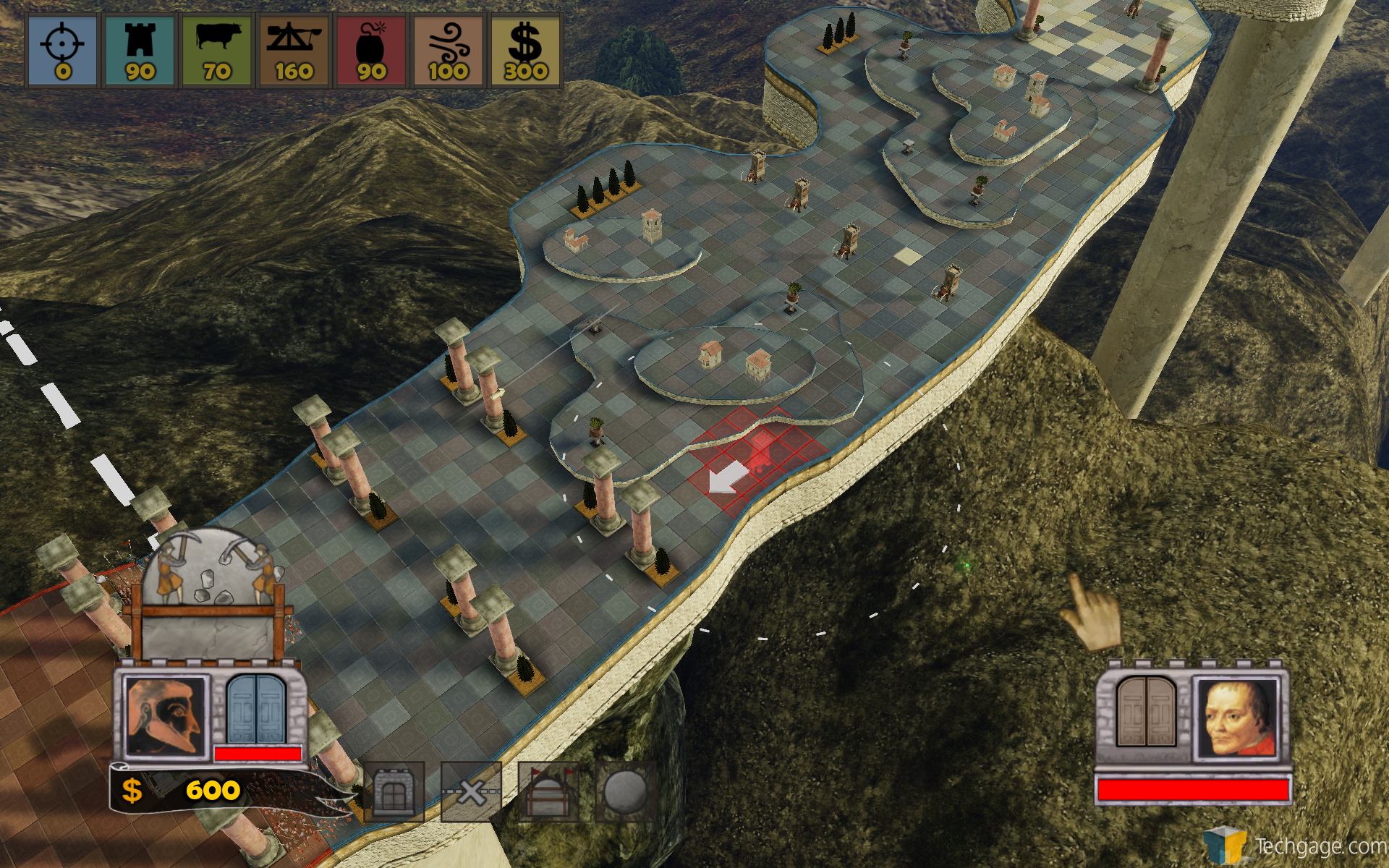Open the Techgage.com watermark link
1389x868 pixels.
click(x=1295, y=845)
